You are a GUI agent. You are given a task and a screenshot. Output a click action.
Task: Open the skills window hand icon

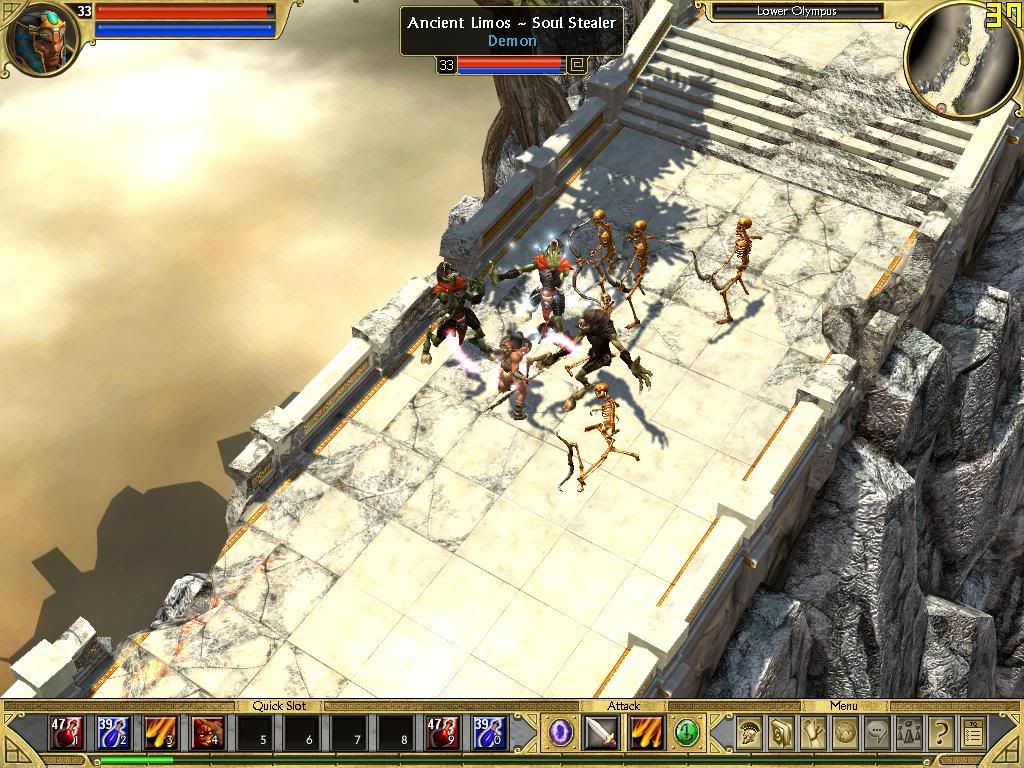click(813, 733)
